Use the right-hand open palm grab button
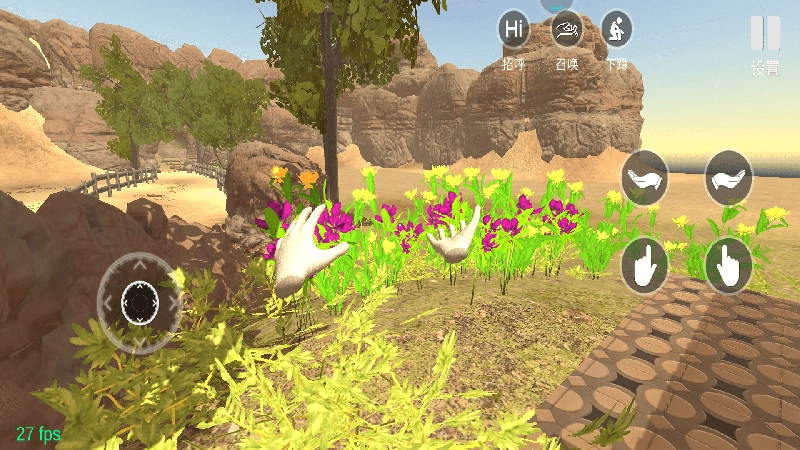Screen dimensions: 800x450 (729, 178)
